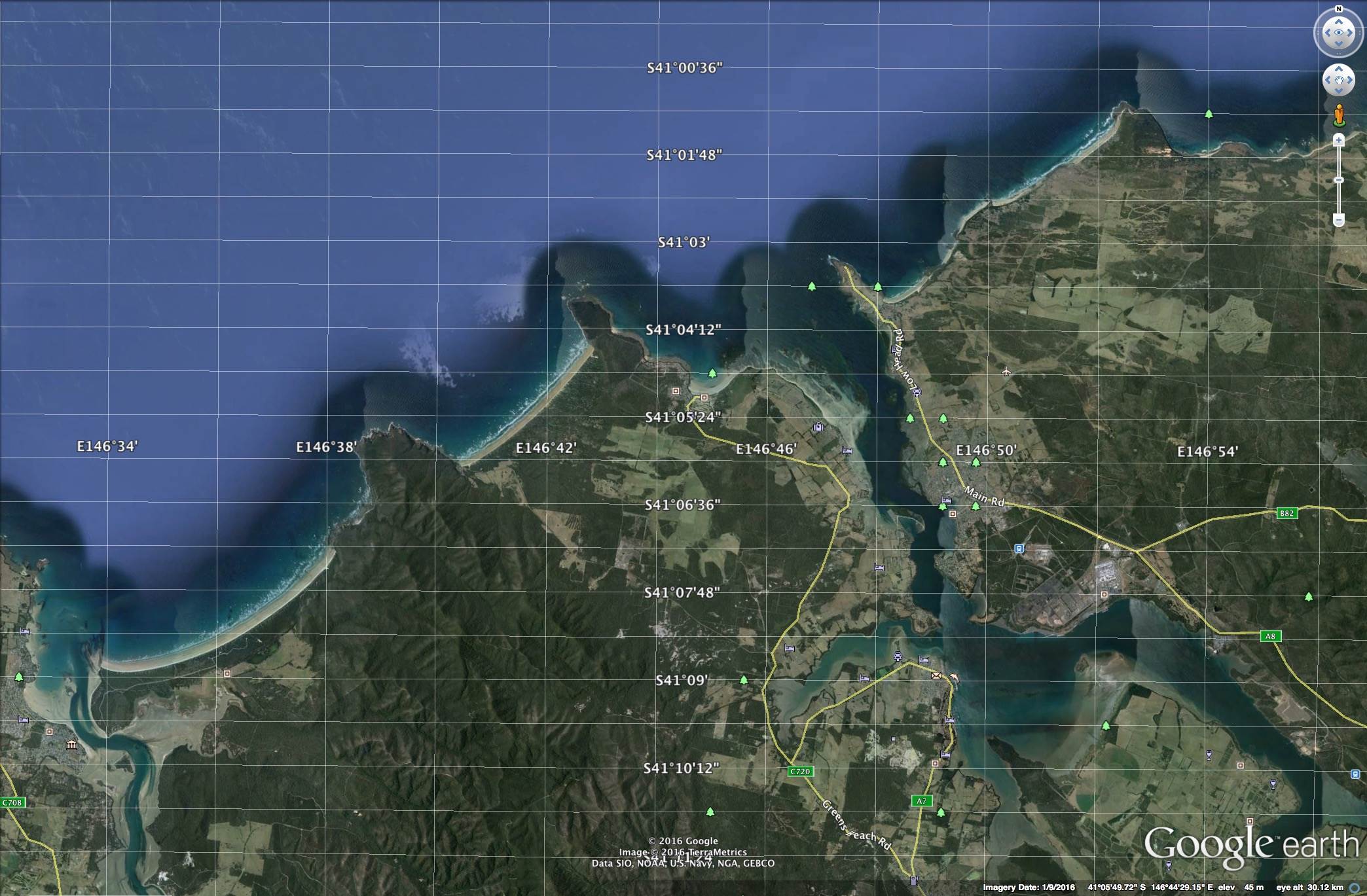Screen dimensions: 1367x896
Task: Open the envelope post office marker
Action: tap(936, 675)
